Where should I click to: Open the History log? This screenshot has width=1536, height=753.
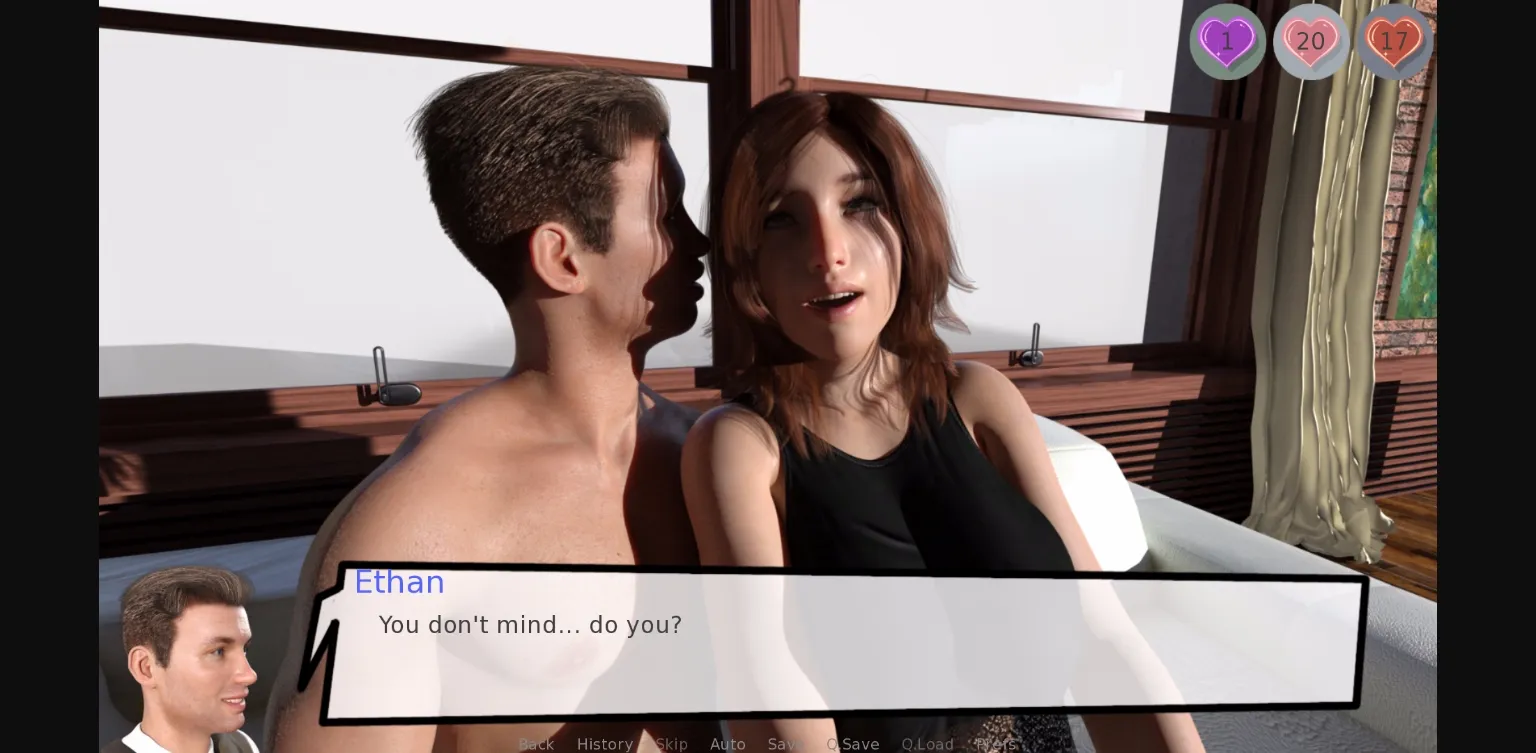point(605,744)
